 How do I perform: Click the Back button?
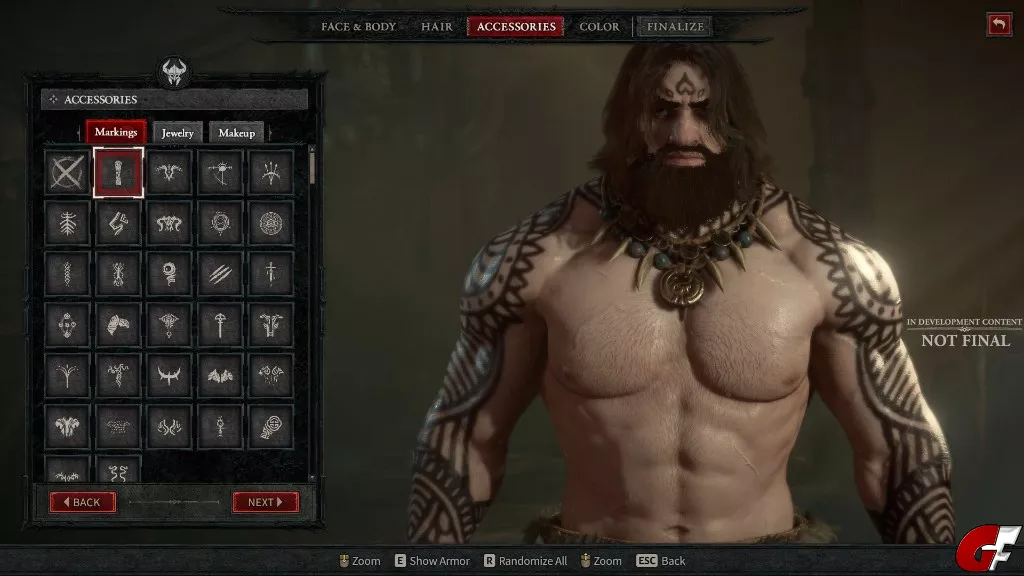click(82, 502)
